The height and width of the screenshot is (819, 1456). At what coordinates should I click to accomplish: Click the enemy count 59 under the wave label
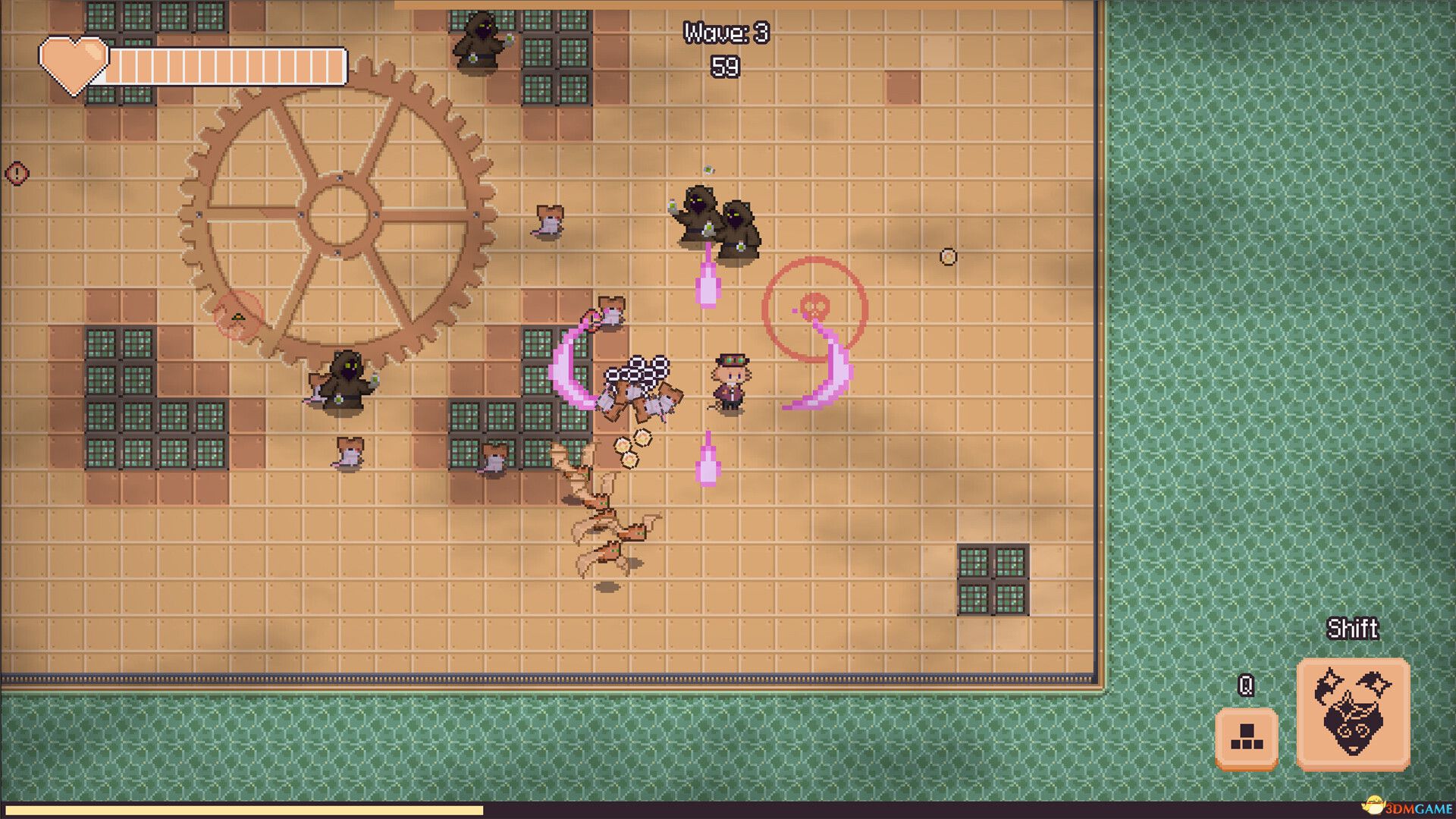point(726,68)
